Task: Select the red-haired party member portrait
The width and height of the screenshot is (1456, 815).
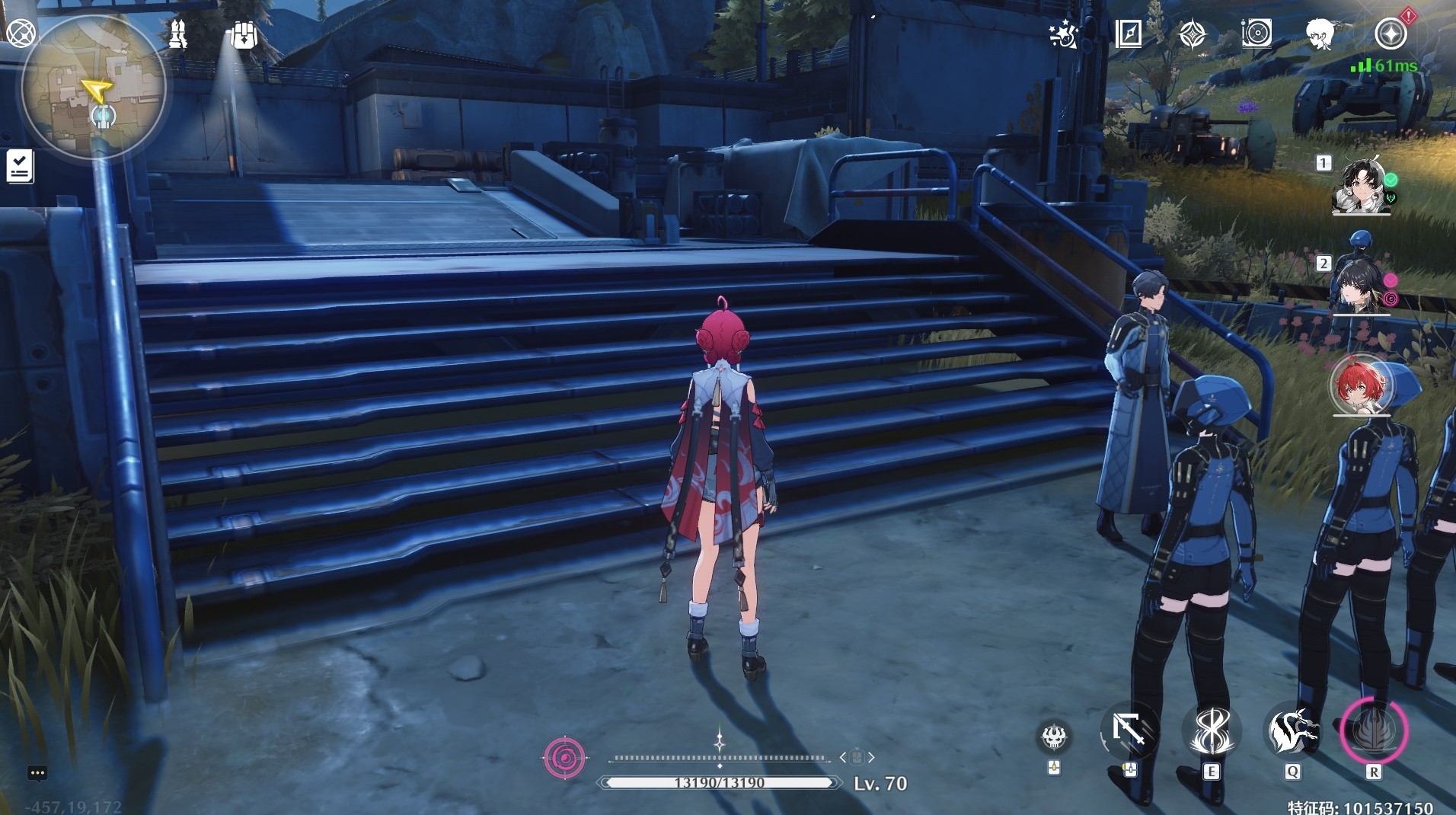Action: coord(1360,385)
